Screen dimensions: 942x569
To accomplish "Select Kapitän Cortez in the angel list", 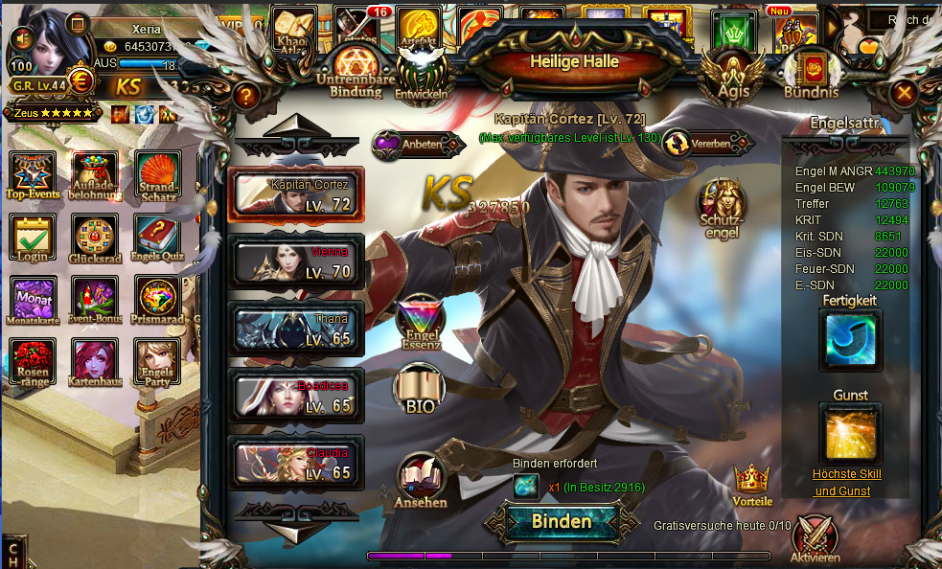I will [x=296, y=194].
